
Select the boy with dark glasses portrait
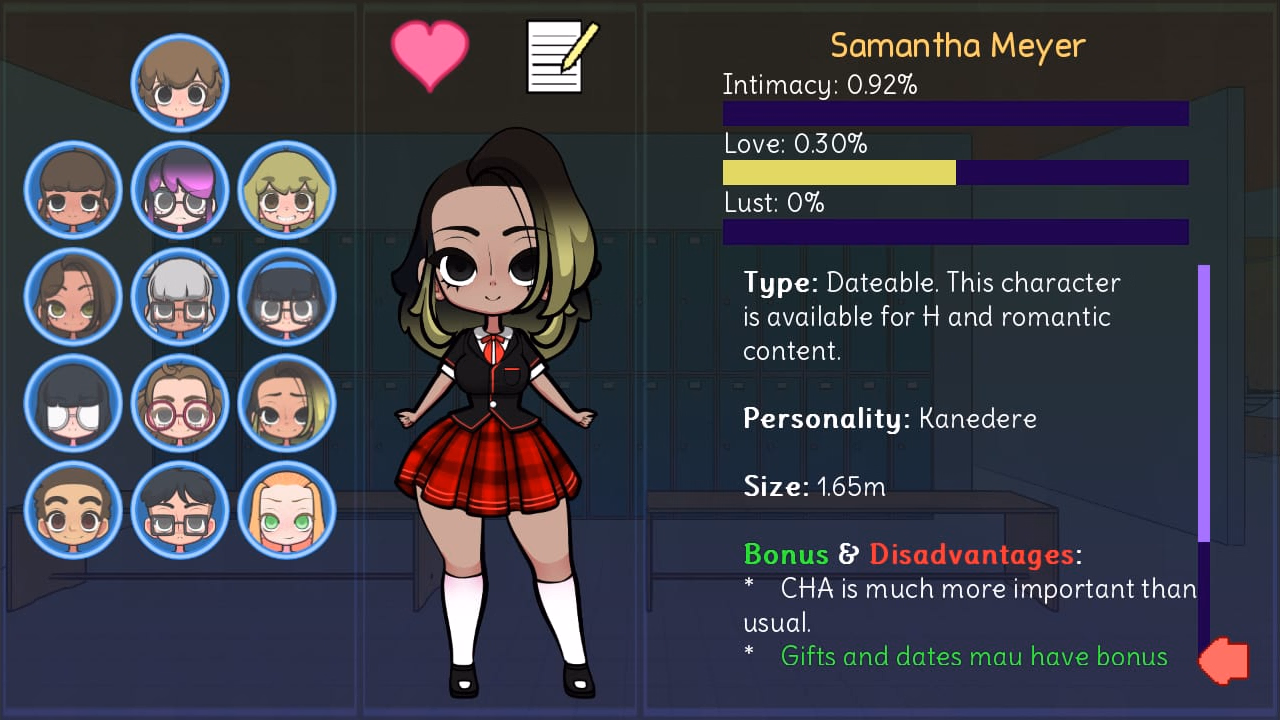(x=181, y=510)
